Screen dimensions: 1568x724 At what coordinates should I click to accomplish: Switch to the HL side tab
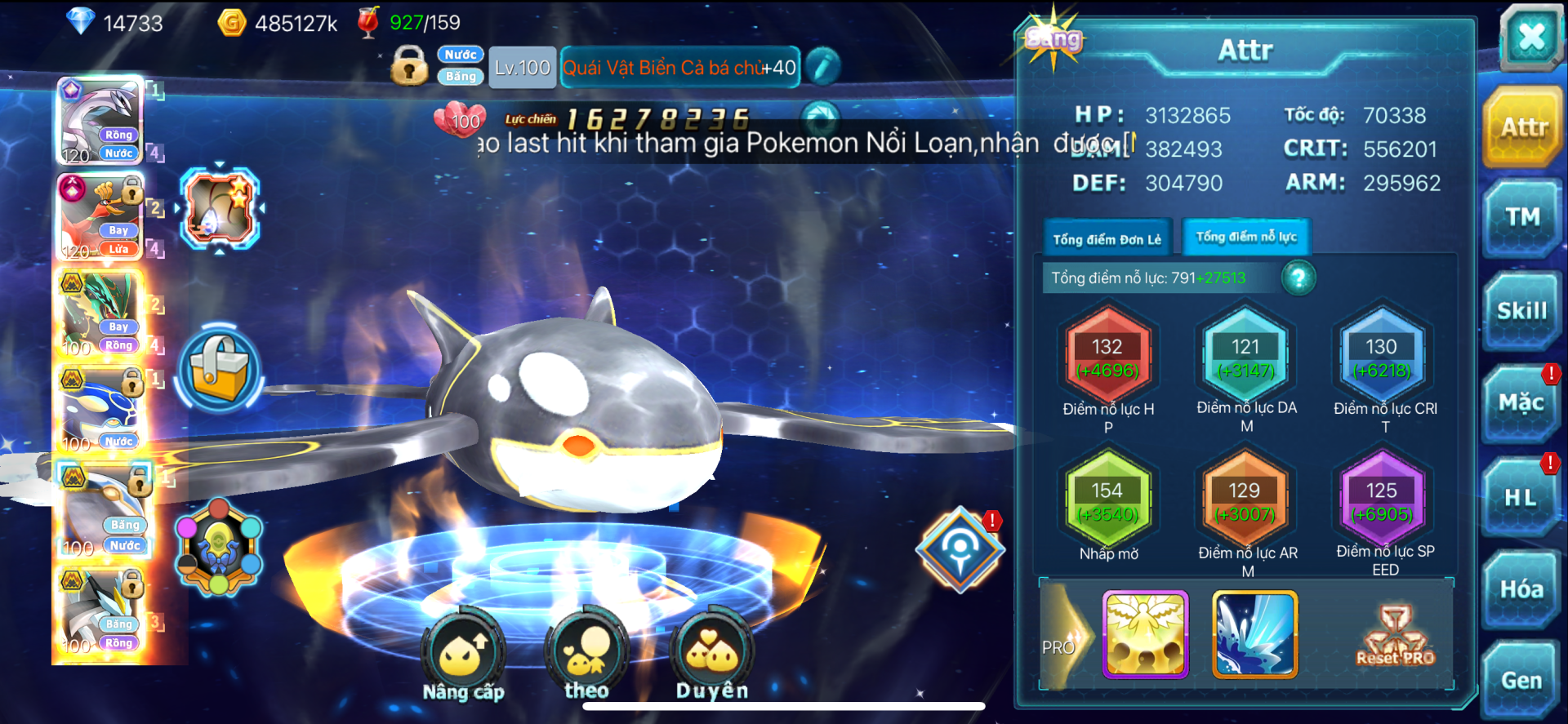(x=1521, y=497)
